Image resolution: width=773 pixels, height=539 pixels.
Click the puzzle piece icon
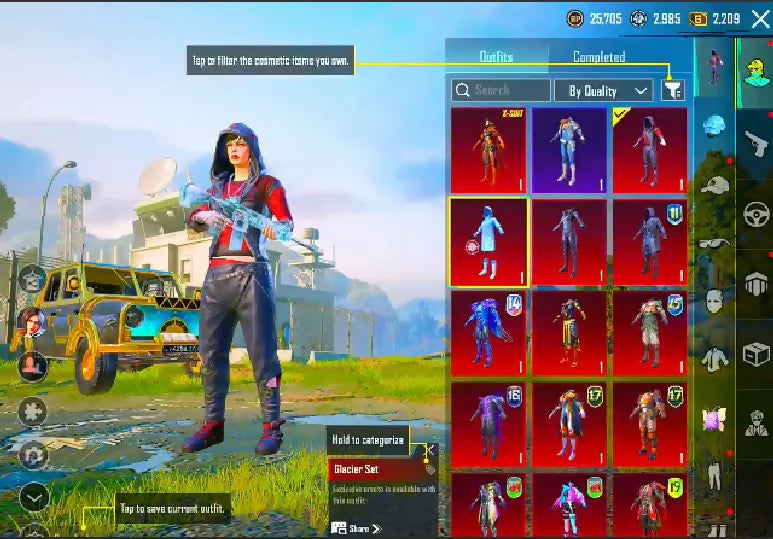tap(33, 410)
